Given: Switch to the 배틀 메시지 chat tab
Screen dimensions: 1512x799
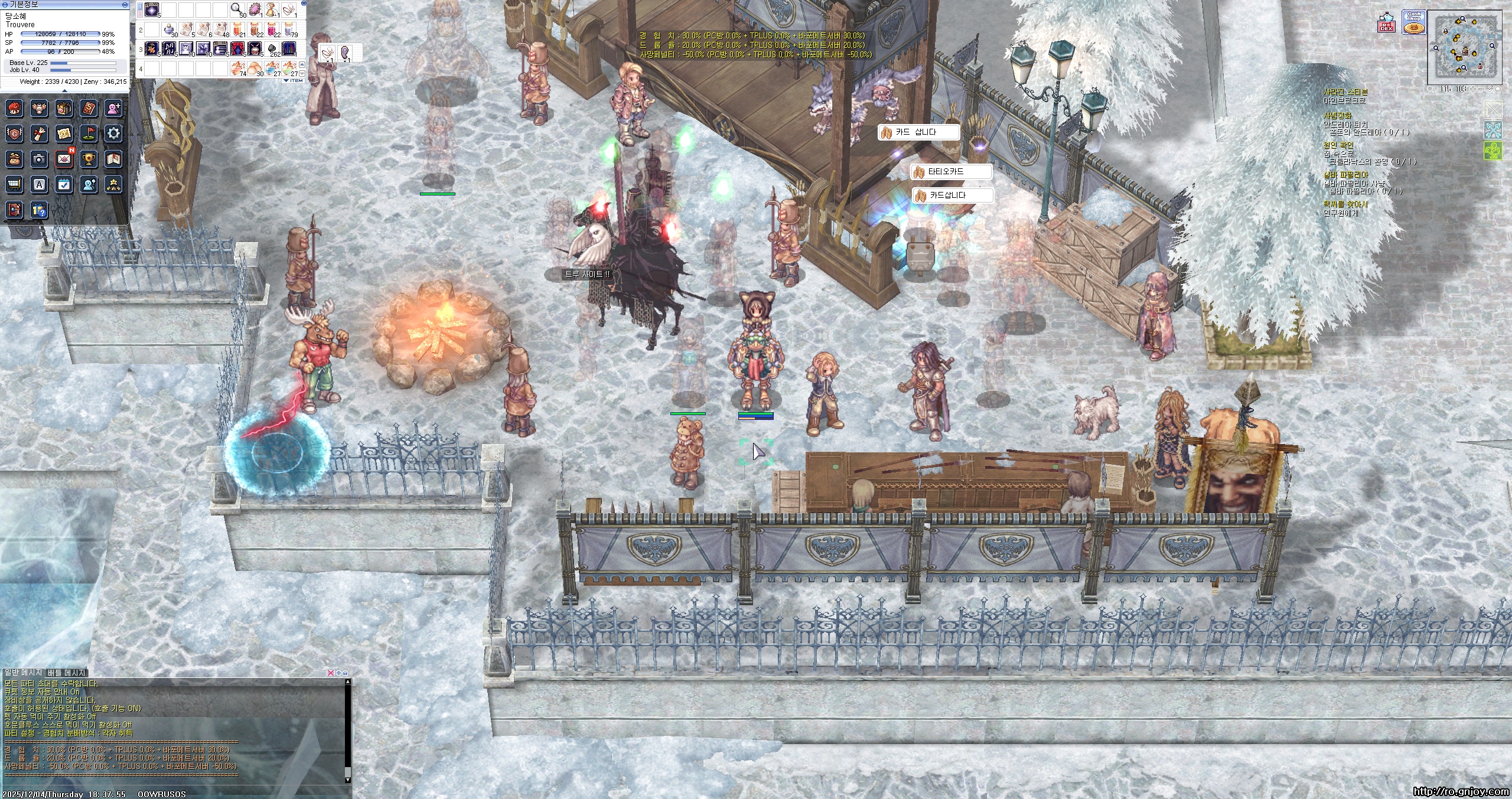Looking at the screenshot, I should point(67,673).
